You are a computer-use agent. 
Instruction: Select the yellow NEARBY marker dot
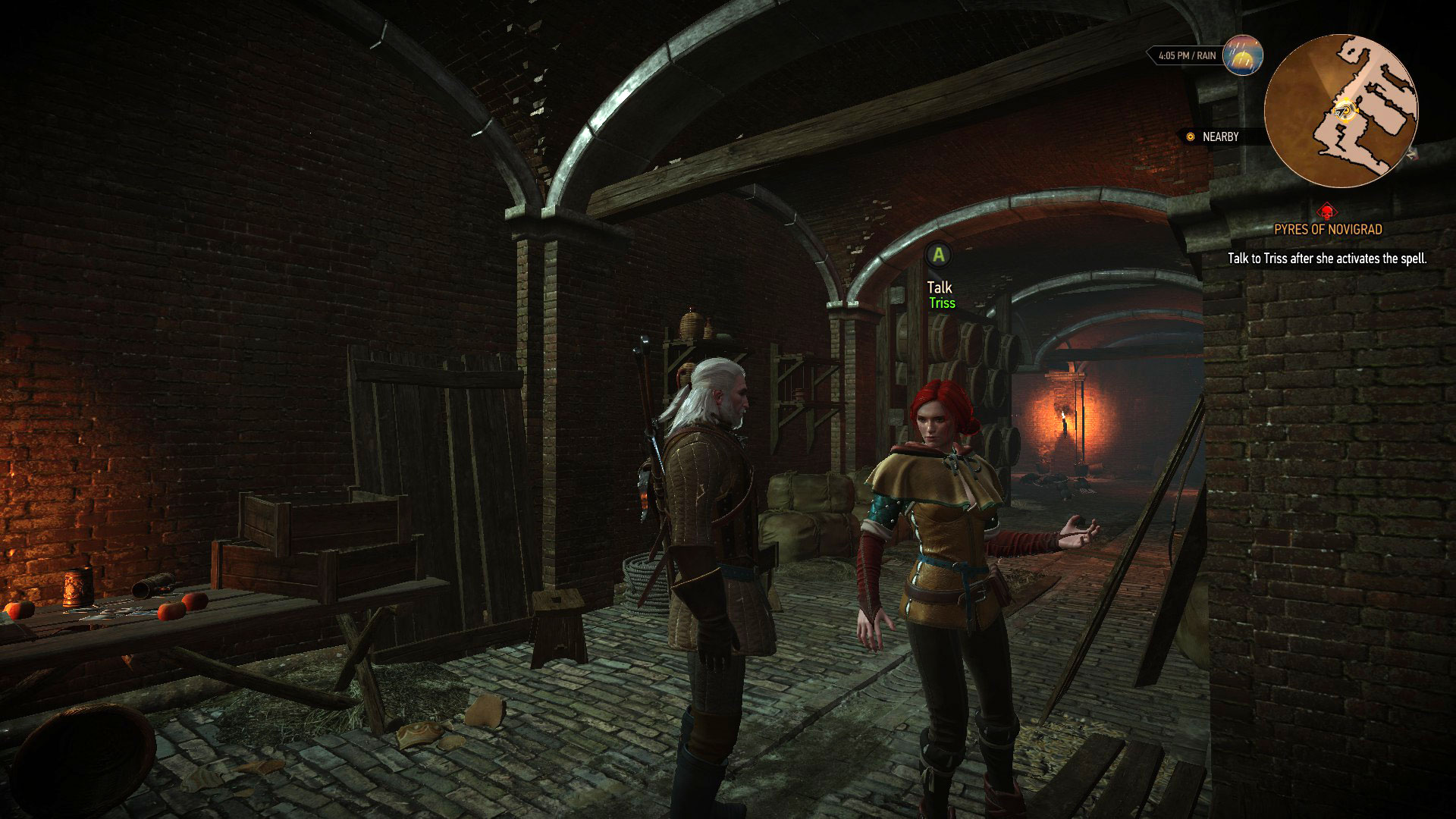tap(1189, 136)
